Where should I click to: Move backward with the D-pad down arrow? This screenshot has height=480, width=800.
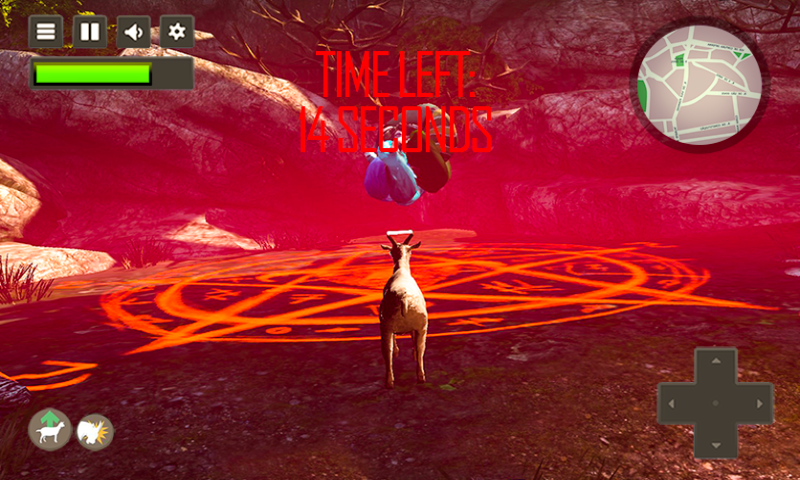tap(715, 440)
